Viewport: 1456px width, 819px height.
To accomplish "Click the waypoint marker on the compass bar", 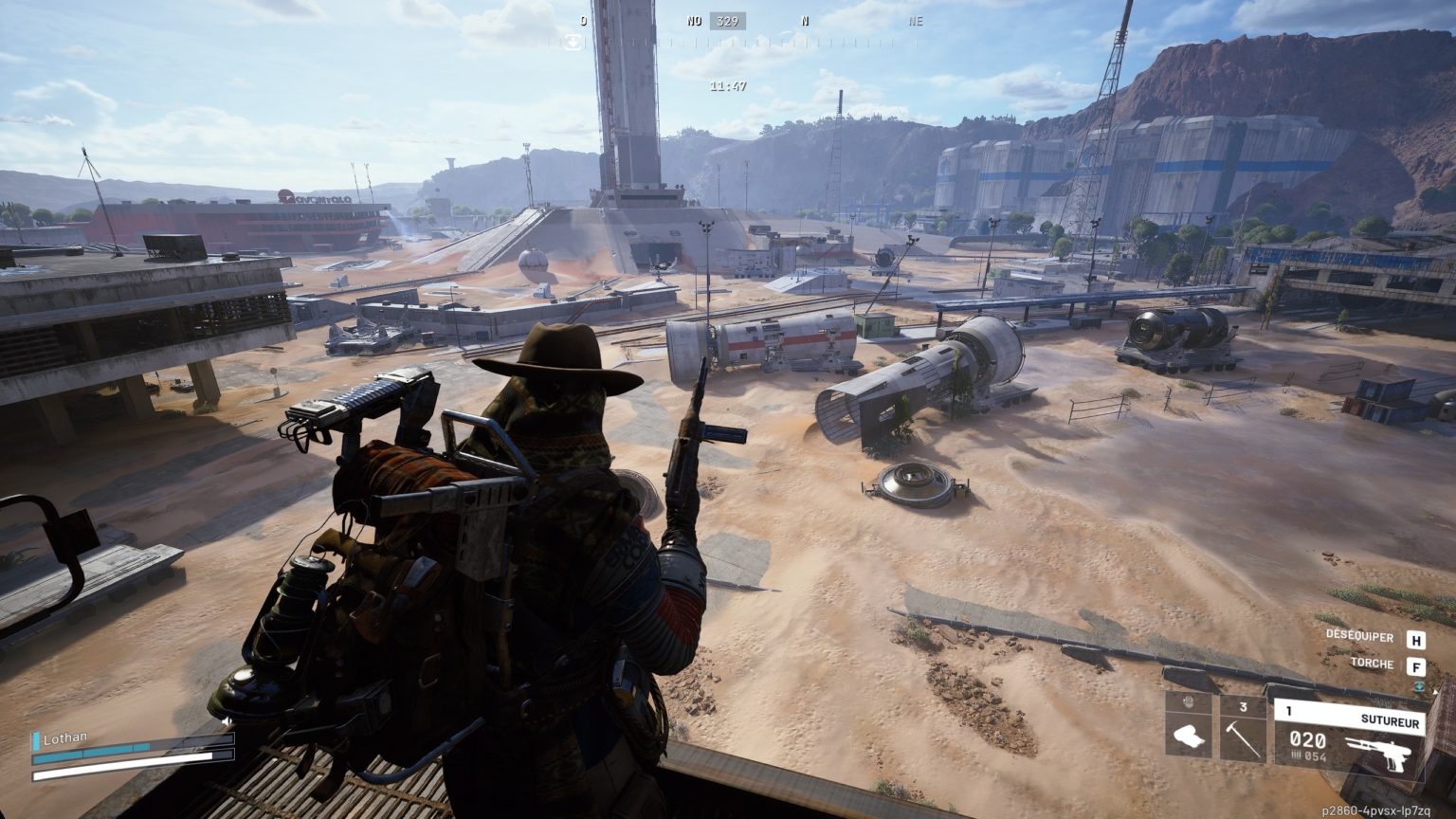I will [573, 40].
